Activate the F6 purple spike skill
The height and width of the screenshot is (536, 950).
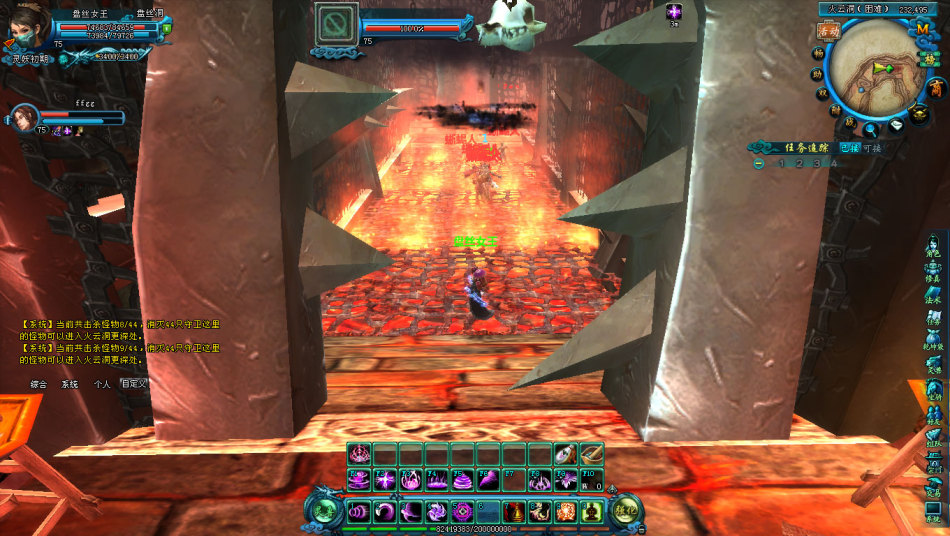pos(488,480)
